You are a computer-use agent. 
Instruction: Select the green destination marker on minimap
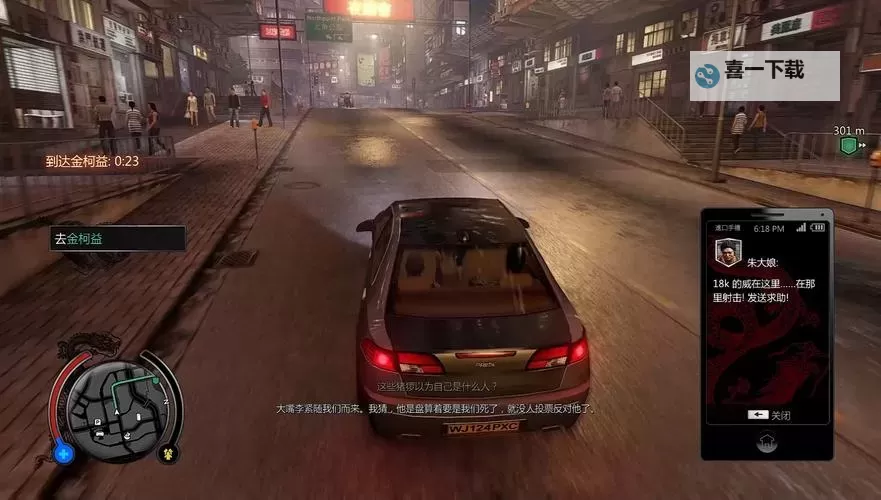[x=154, y=379]
